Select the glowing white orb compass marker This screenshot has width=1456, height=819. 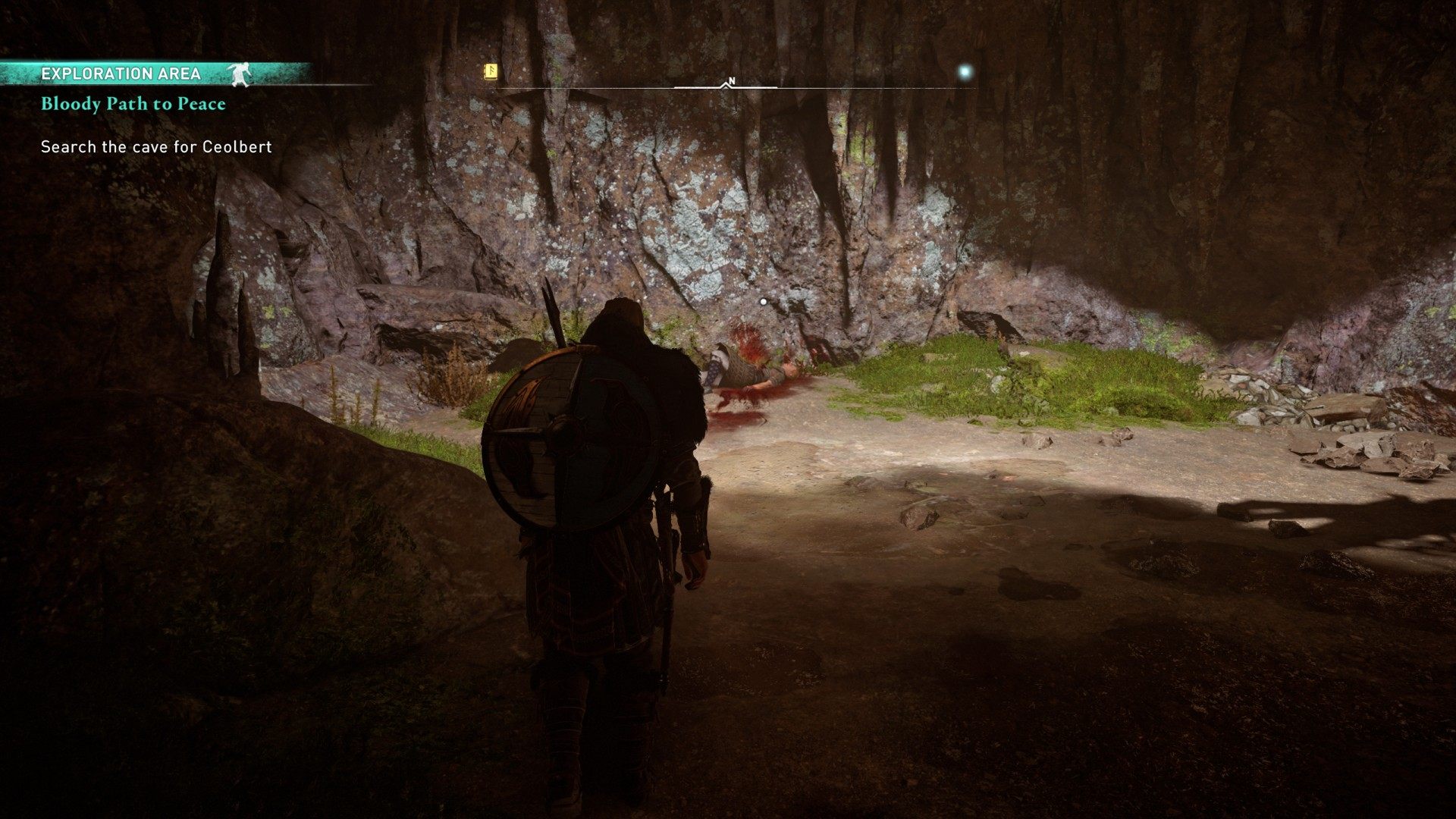click(965, 73)
